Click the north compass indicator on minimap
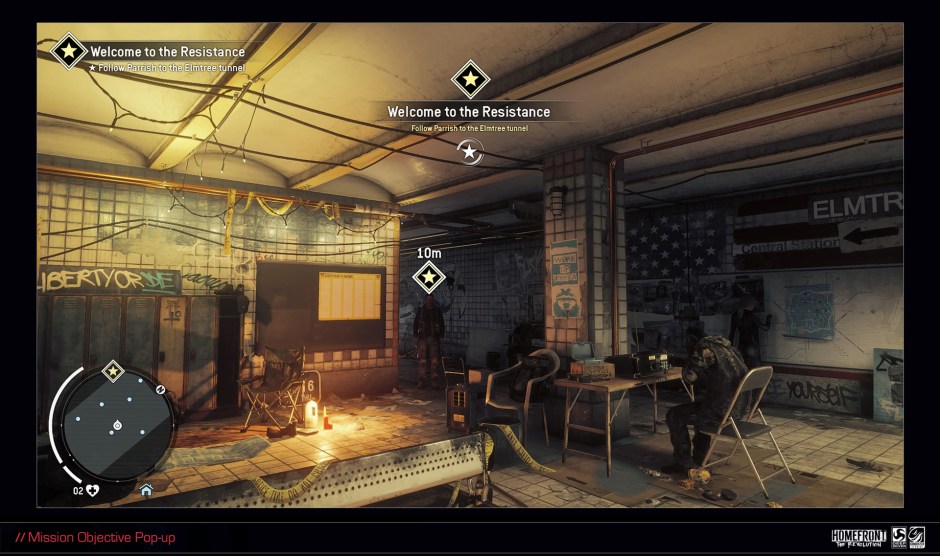This screenshot has width=940, height=556. 160,387
